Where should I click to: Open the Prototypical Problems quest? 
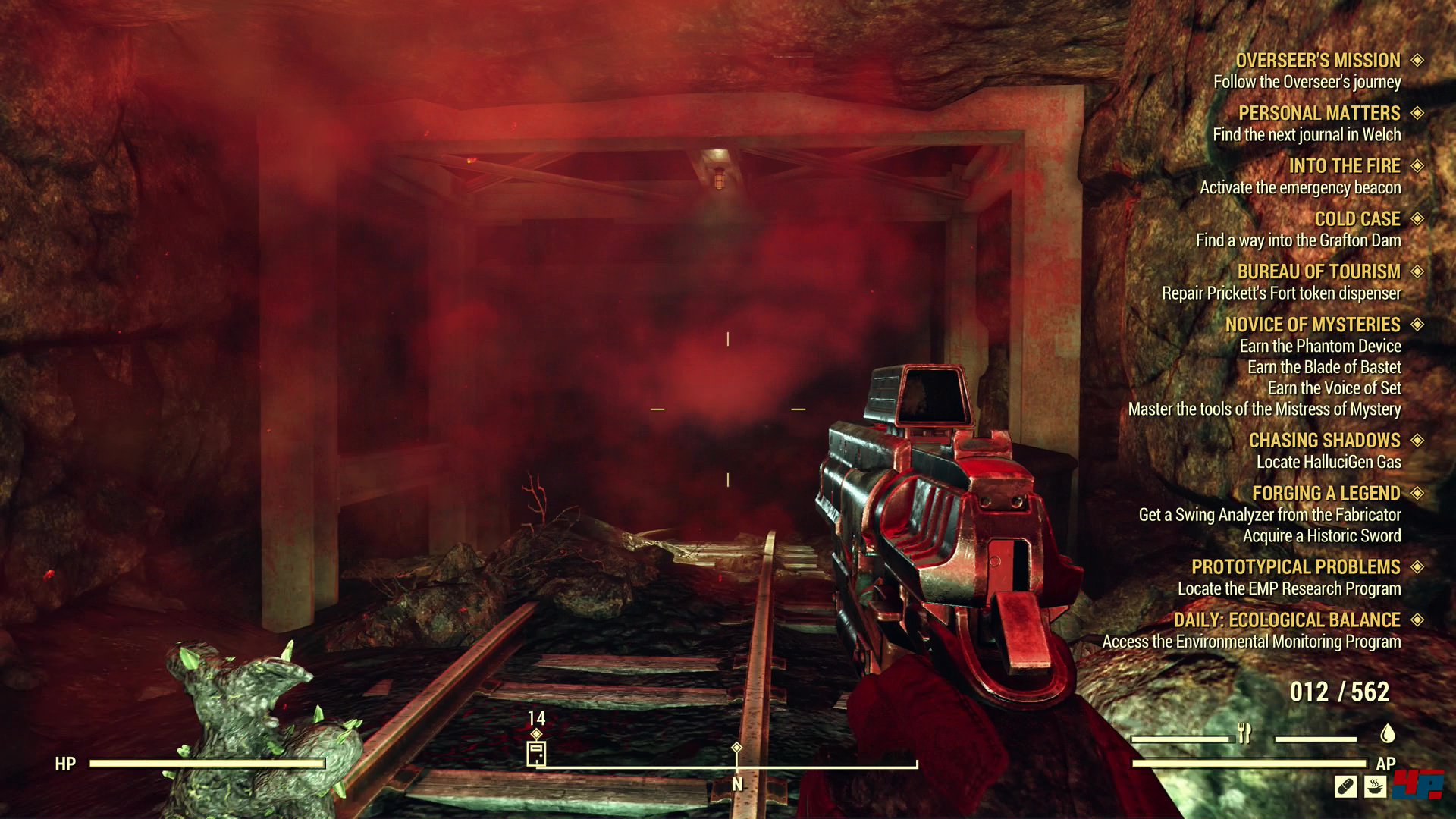1295,567
